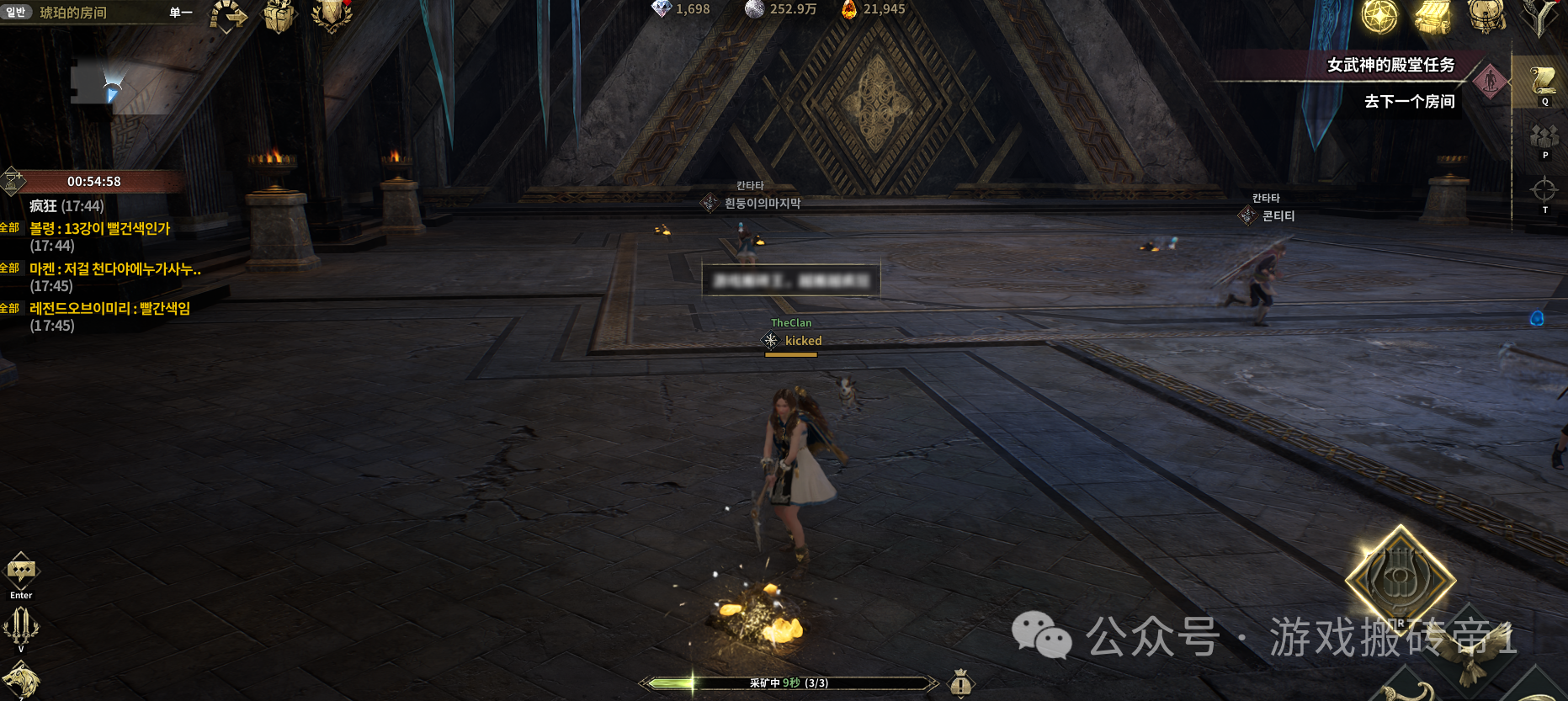The height and width of the screenshot is (701, 1568).
Task: Click the money bag icon beside mining bar
Action: [x=961, y=683]
